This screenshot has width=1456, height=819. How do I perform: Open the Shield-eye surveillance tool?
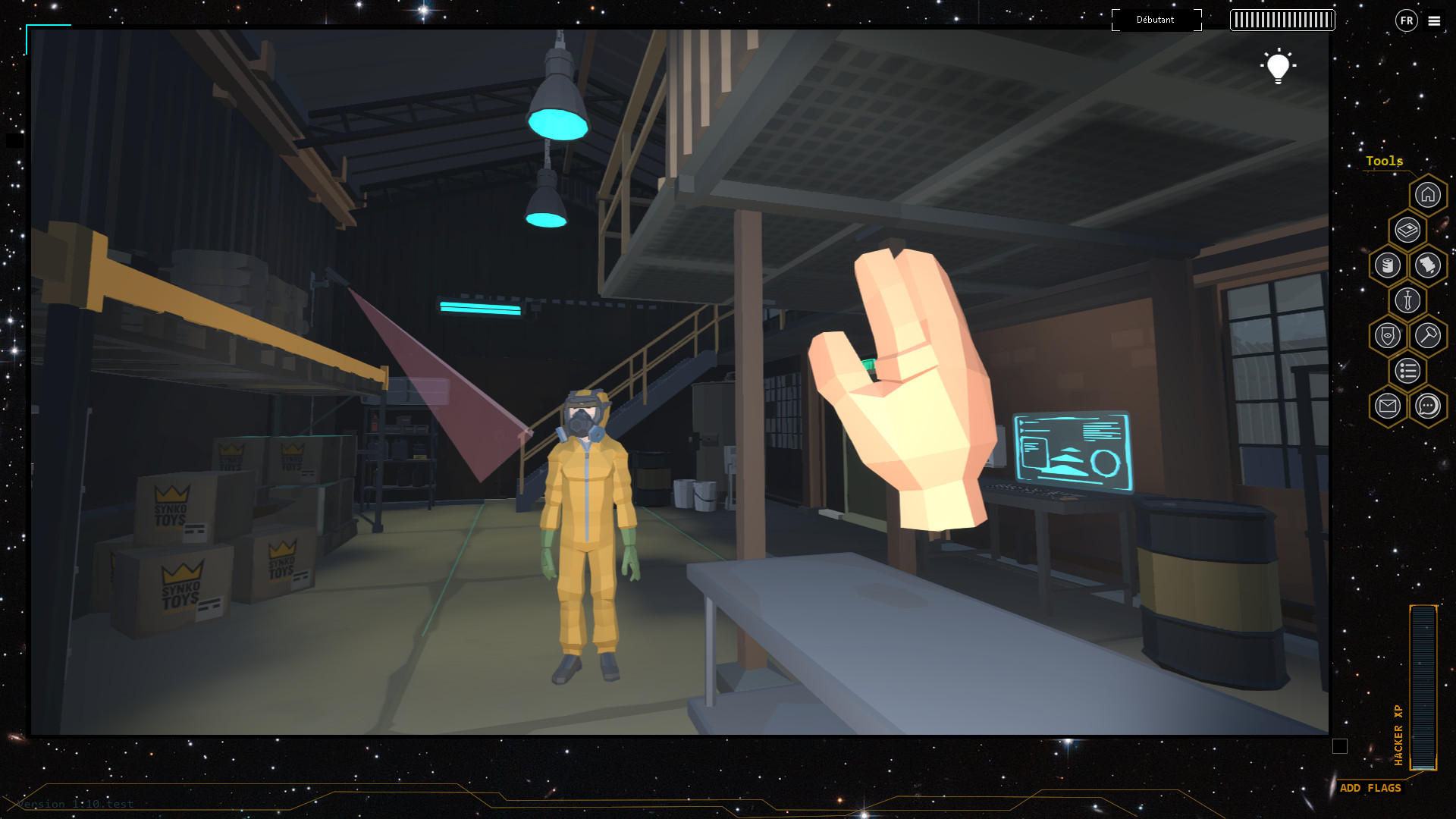tap(1387, 335)
